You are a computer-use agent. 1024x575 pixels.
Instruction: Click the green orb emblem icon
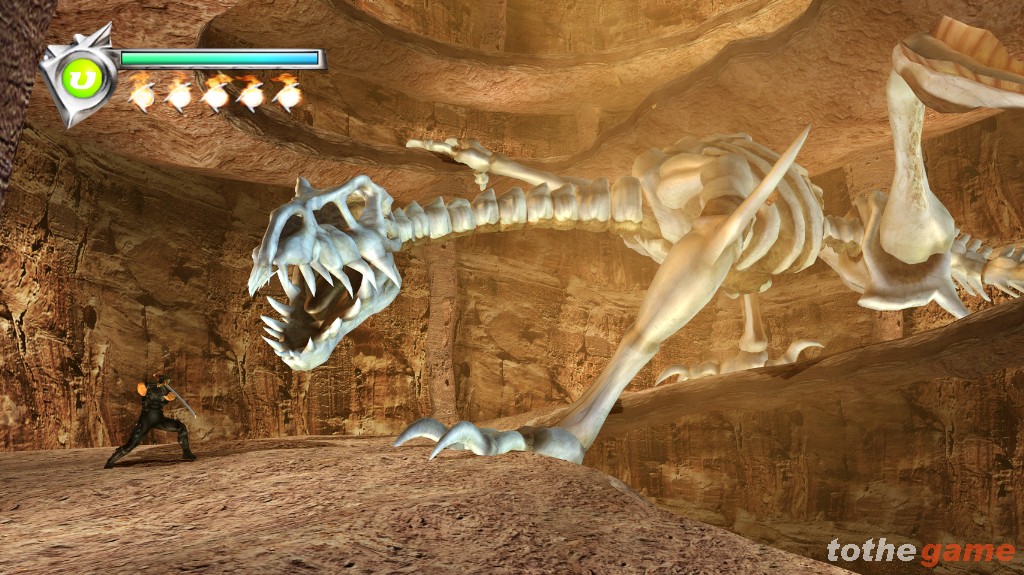[x=78, y=79]
